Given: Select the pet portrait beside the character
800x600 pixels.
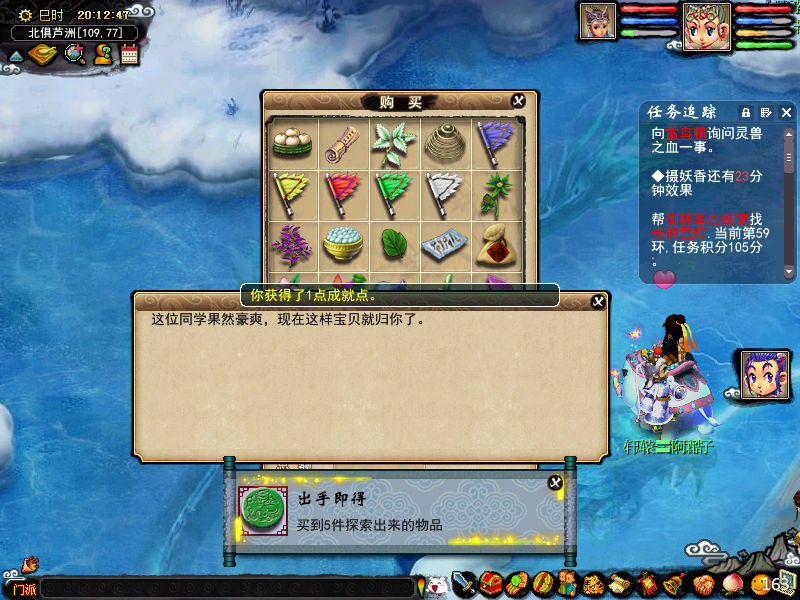Looking at the screenshot, I should [x=760, y=374].
